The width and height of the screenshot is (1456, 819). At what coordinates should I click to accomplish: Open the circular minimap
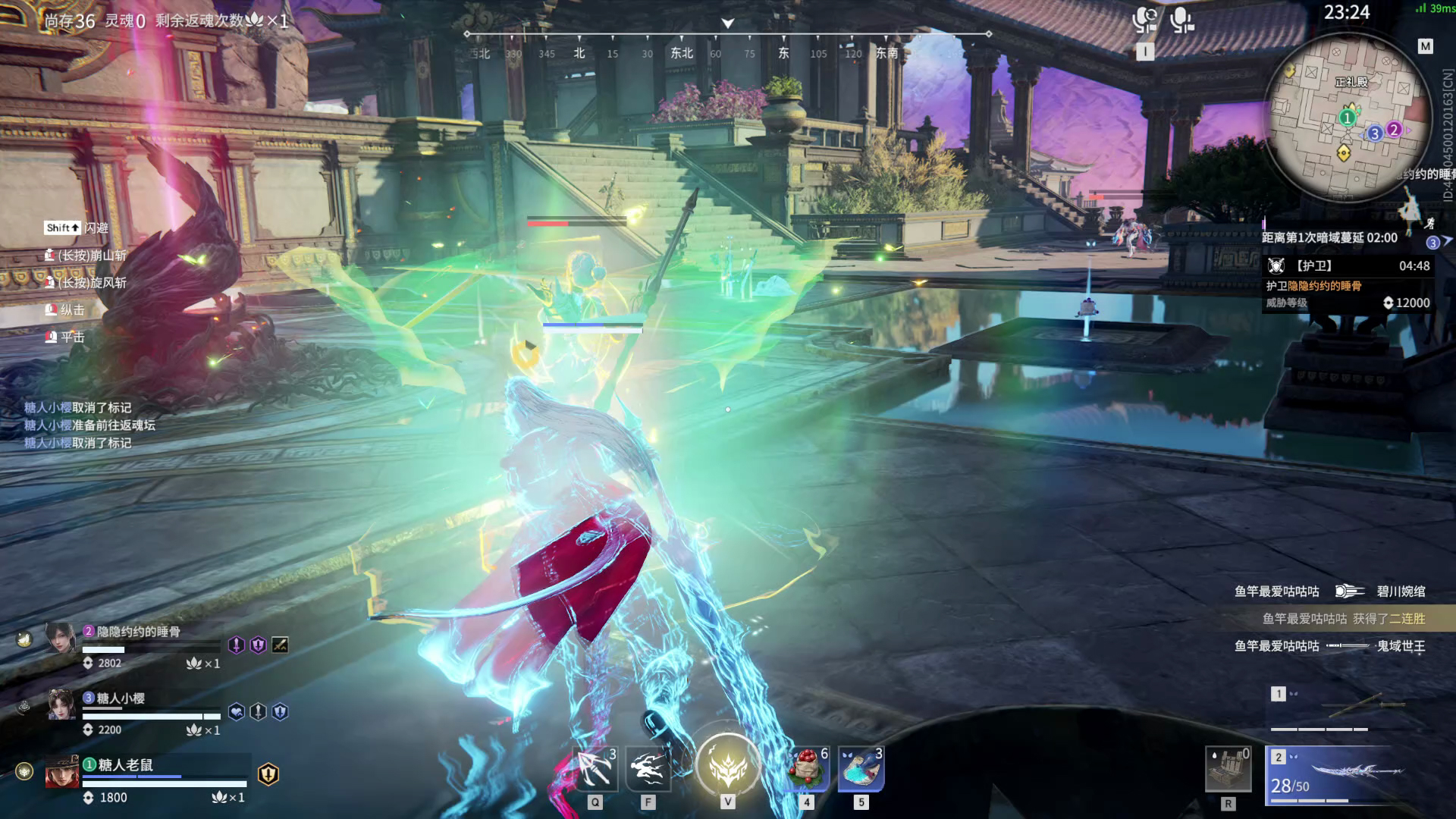click(1347, 118)
